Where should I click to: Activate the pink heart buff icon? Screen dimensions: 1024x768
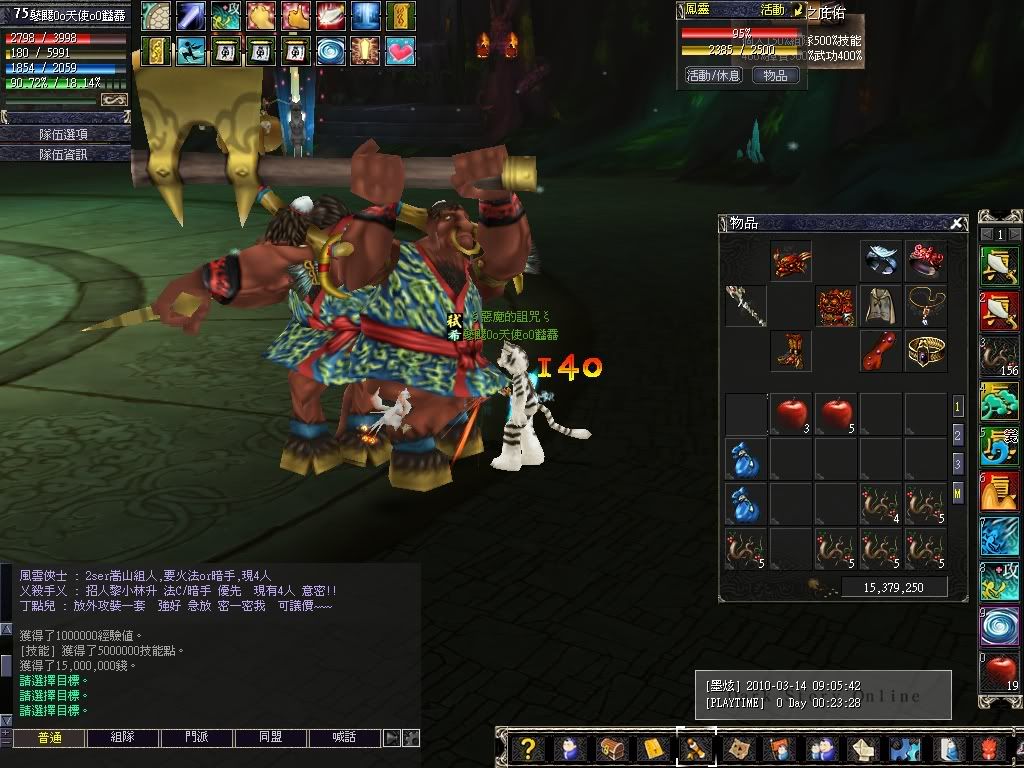(x=400, y=49)
